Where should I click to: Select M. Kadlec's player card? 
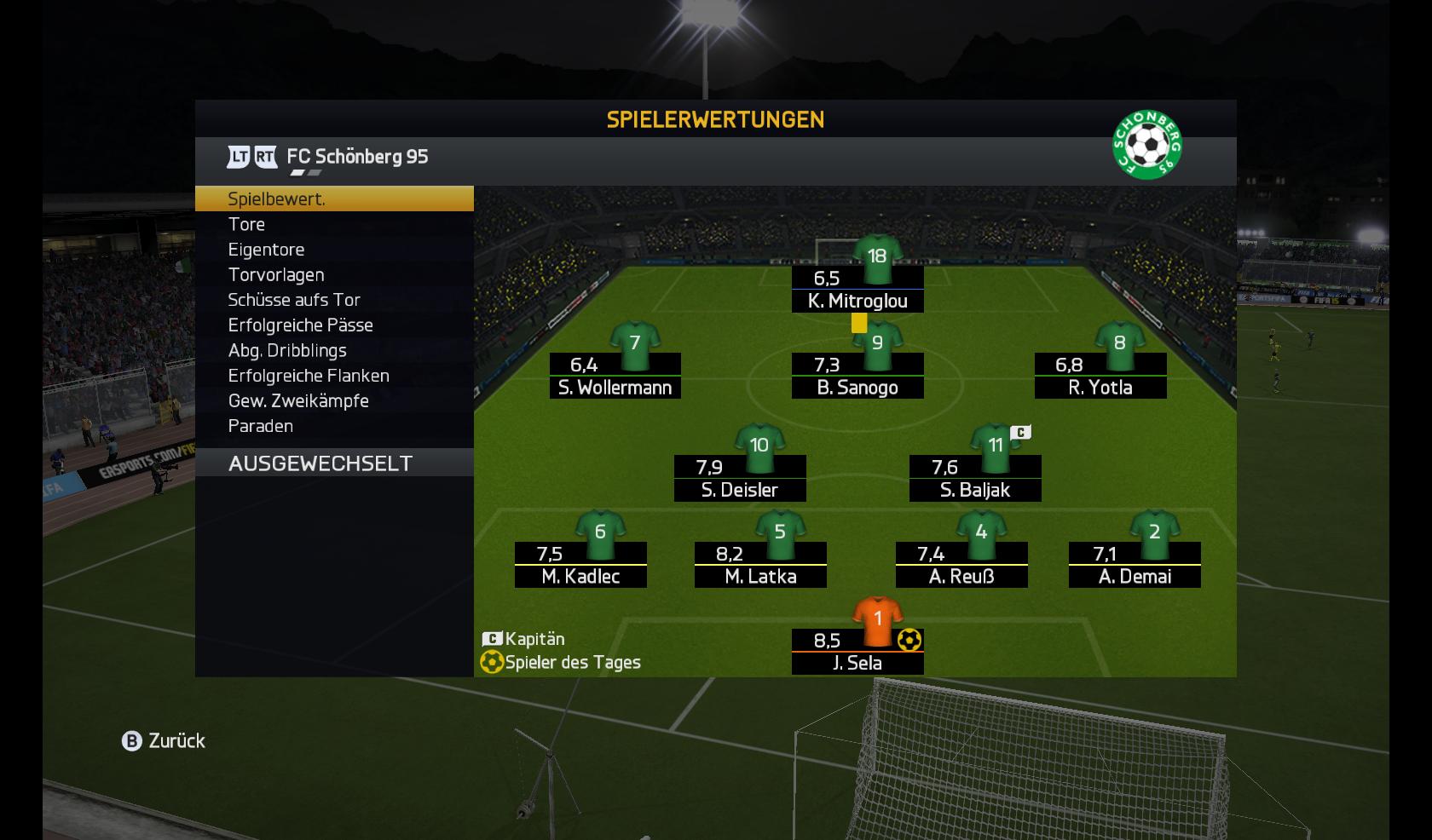point(580,565)
